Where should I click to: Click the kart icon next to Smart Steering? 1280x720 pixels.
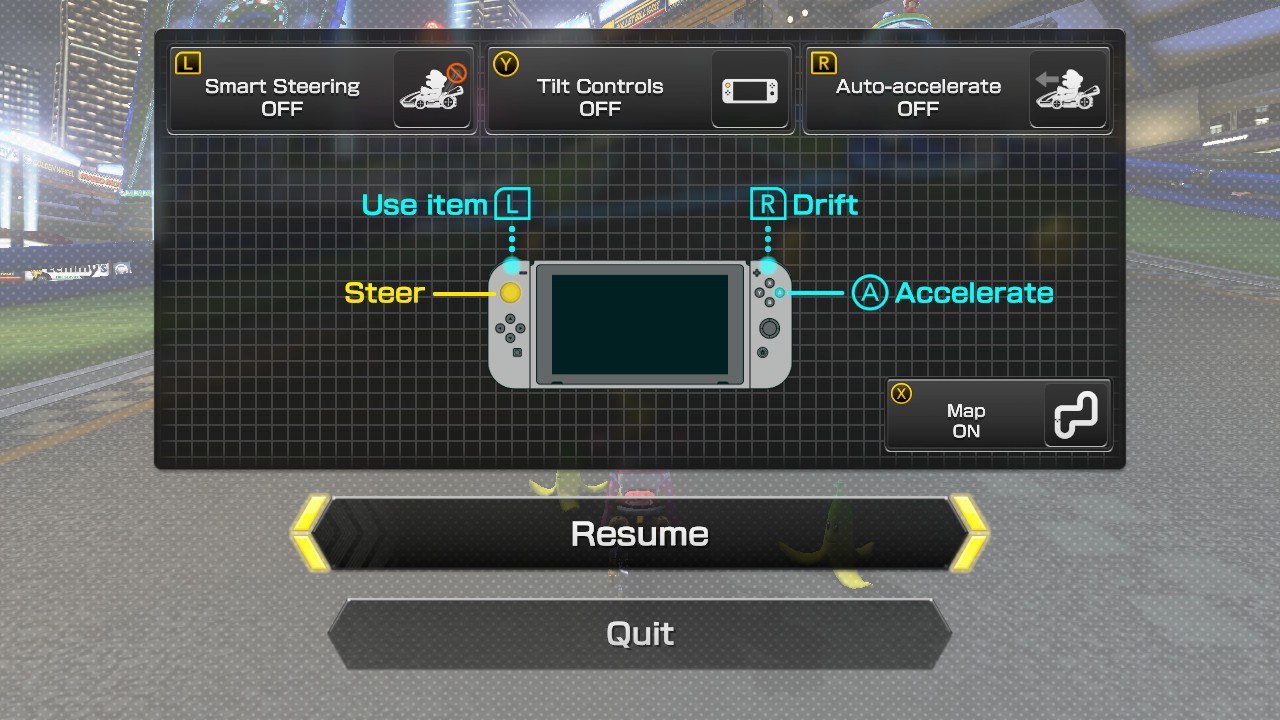(x=432, y=90)
